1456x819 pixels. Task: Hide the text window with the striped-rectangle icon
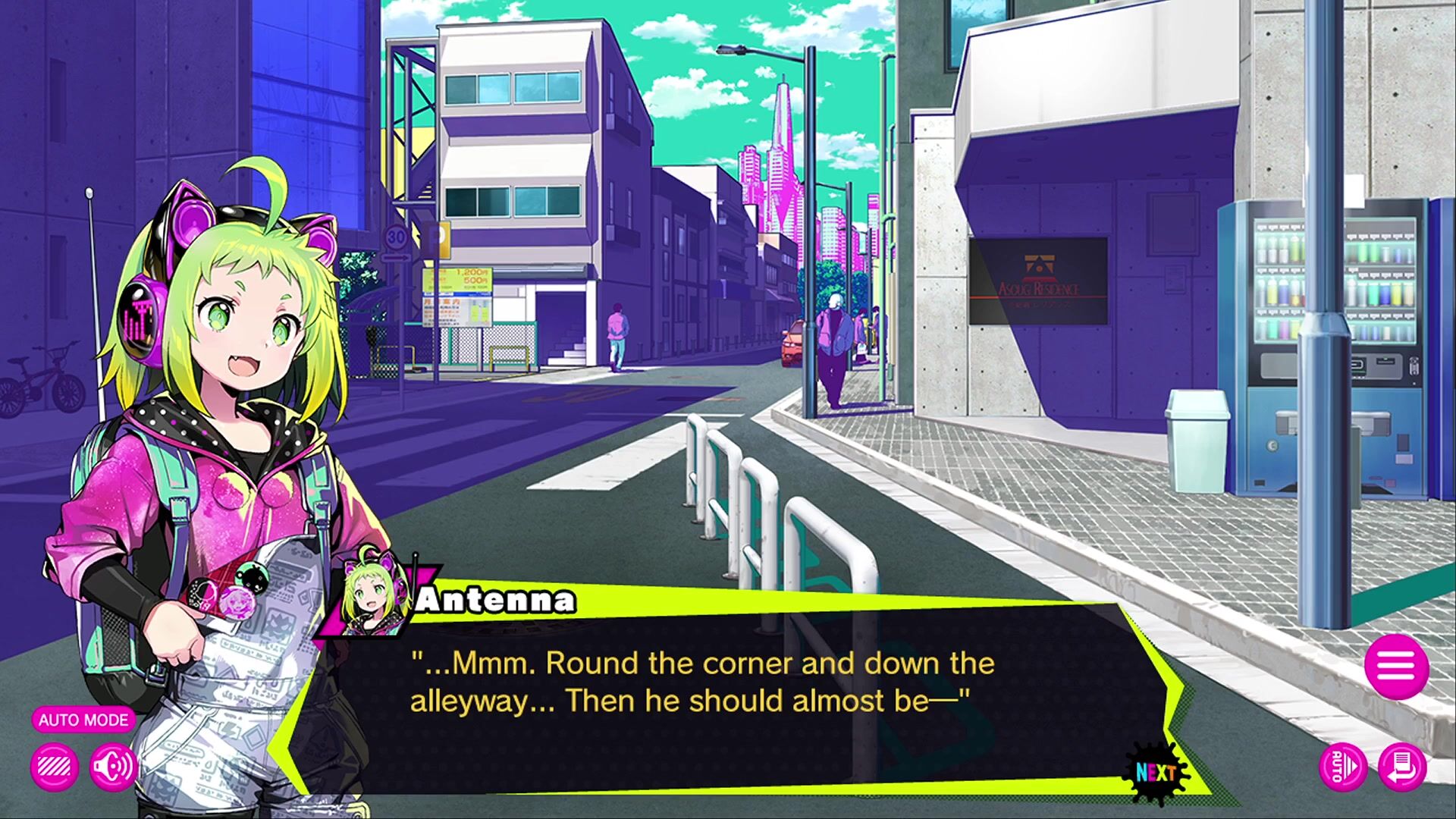55,767
